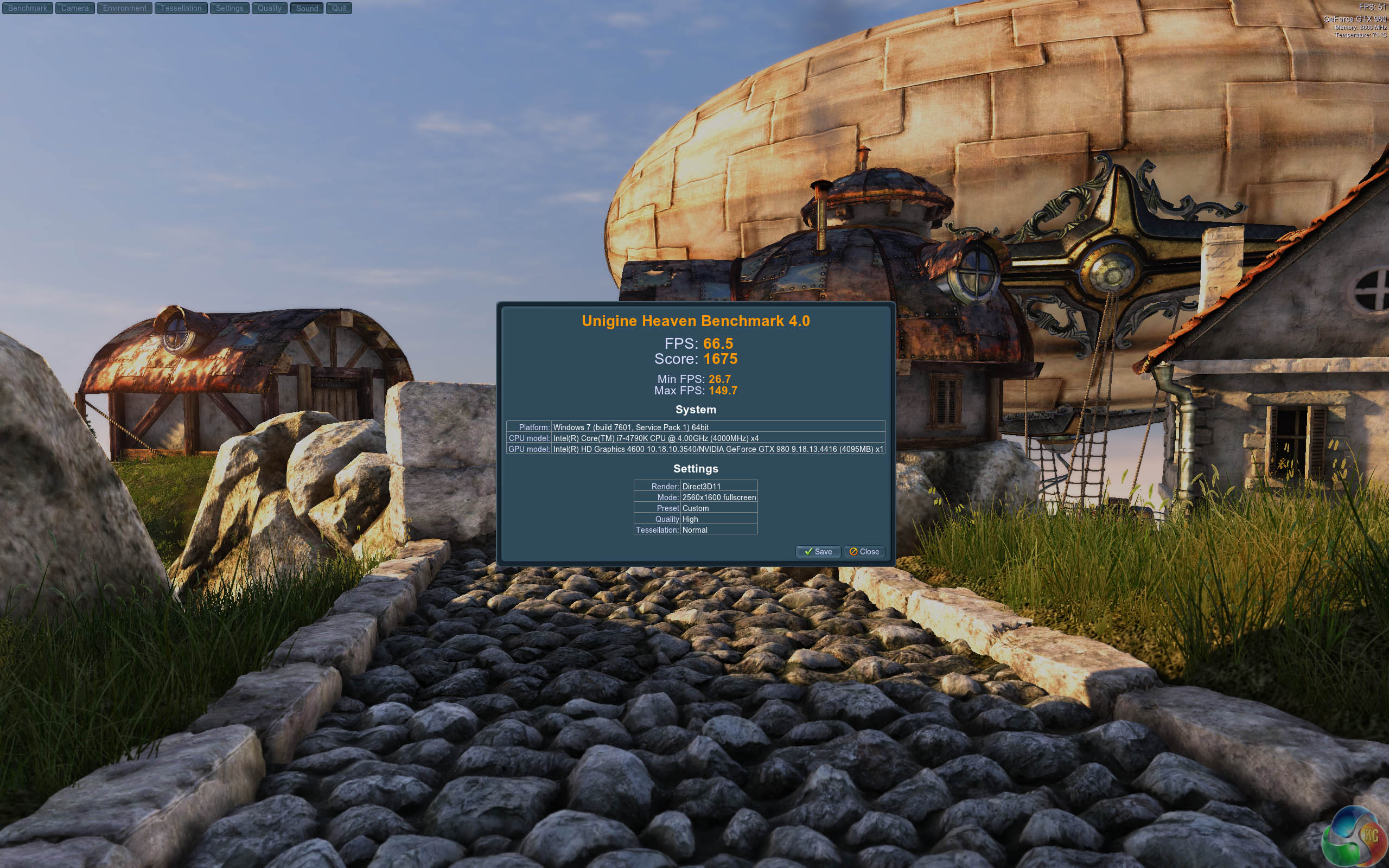
Task: Open the Environment menu
Action: (125, 8)
